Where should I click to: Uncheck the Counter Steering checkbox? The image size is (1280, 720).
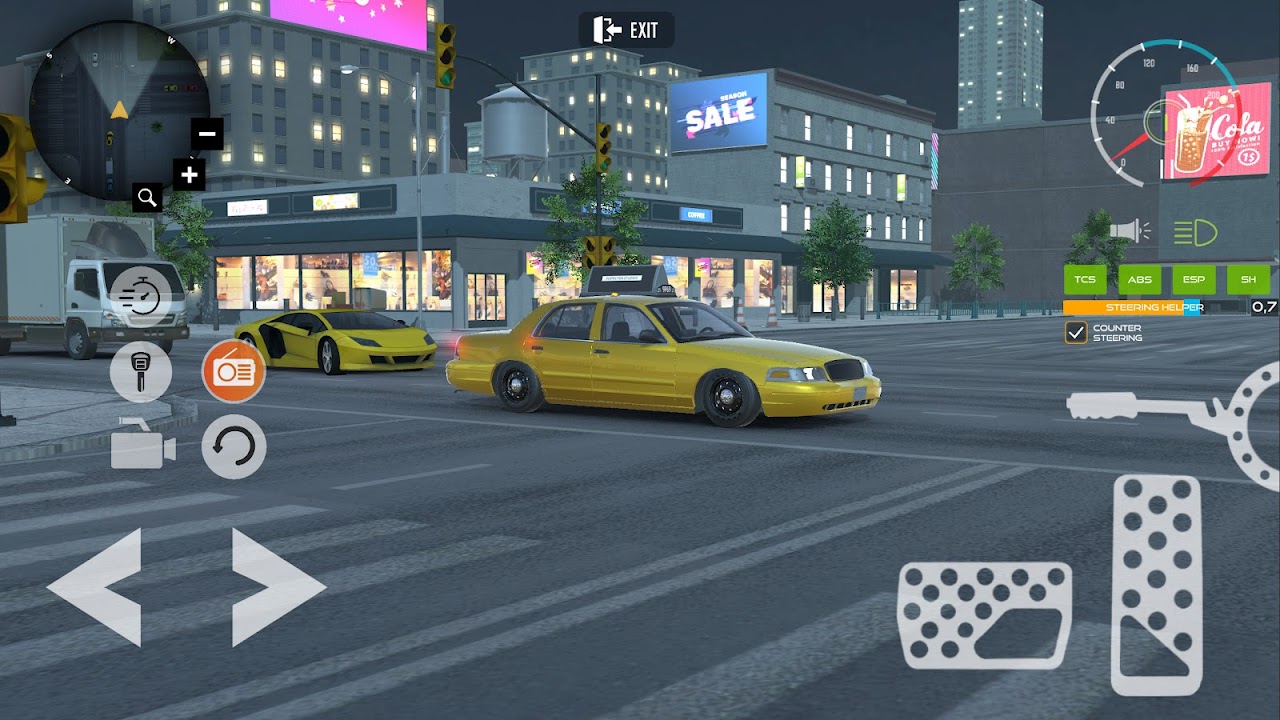pyautogui.click(x=1076, y=333)
